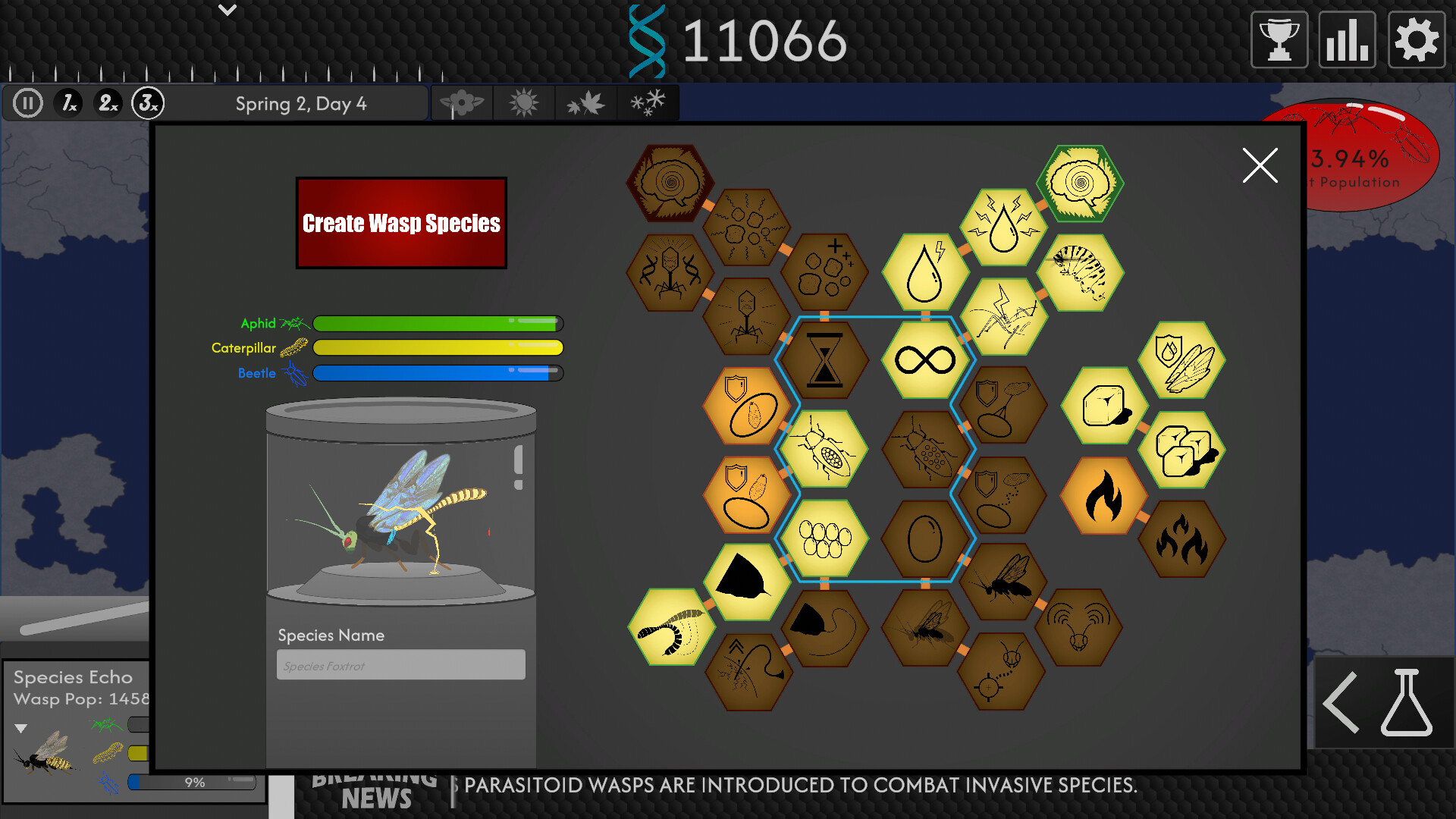Open the lab flask panel

[x=1407, y=701]
